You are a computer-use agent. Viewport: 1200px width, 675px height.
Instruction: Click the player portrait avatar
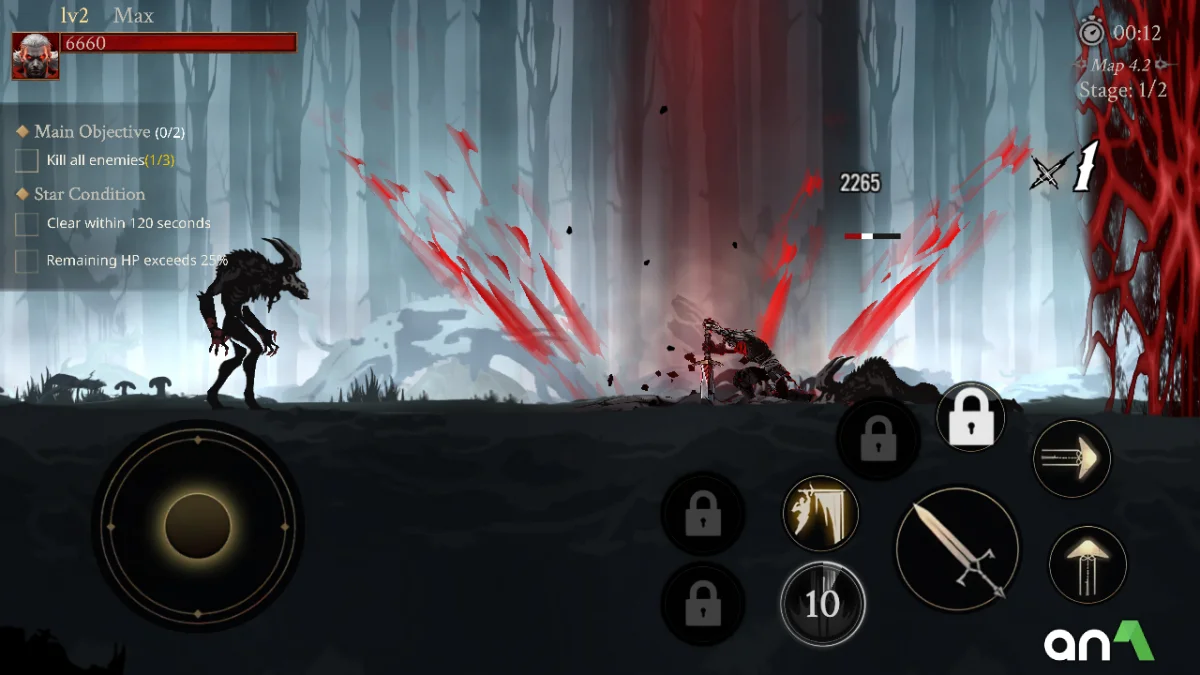click(x=35, y=56)
